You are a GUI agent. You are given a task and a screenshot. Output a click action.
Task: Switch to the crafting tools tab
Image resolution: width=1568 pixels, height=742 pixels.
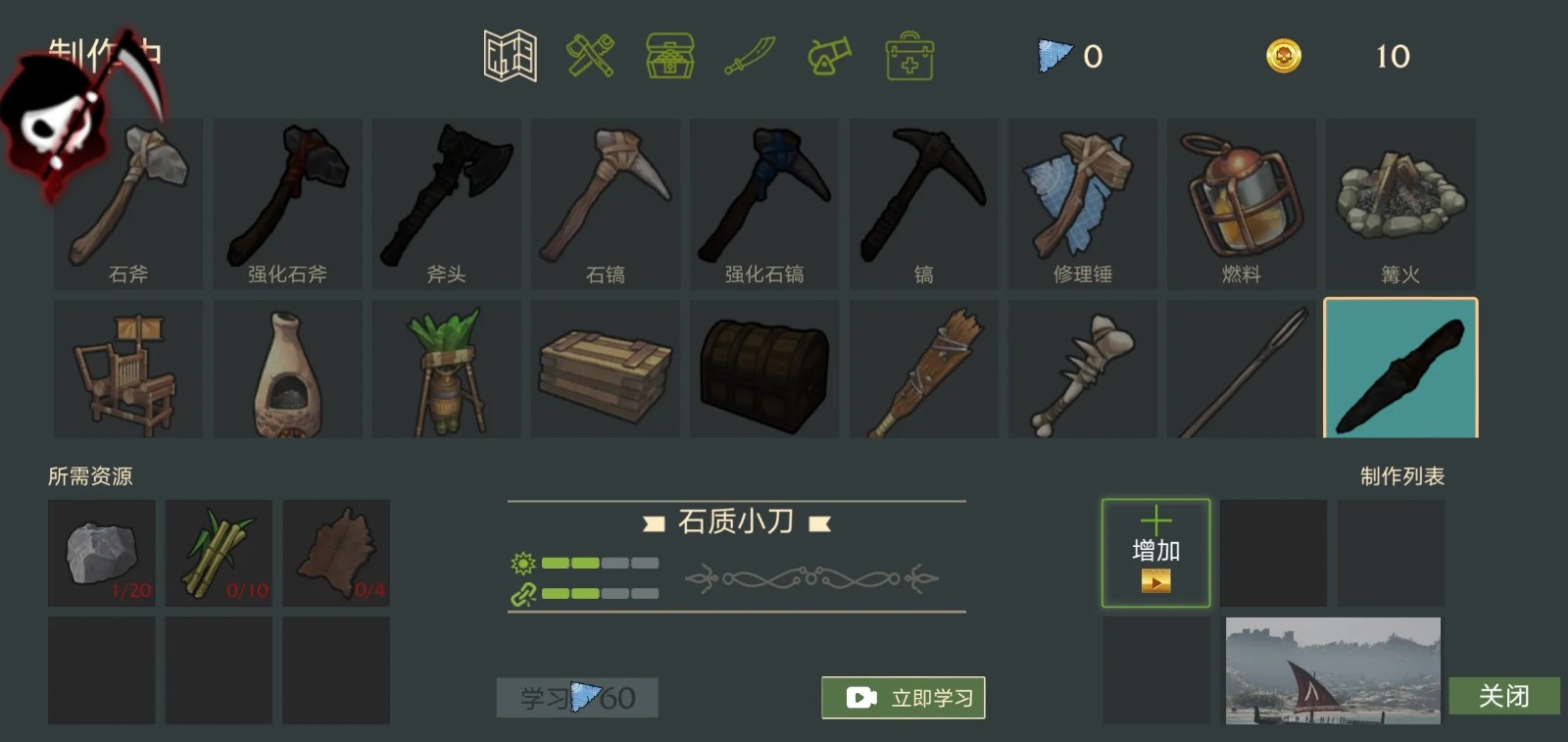pyautogui.click(x=589, y=57)
